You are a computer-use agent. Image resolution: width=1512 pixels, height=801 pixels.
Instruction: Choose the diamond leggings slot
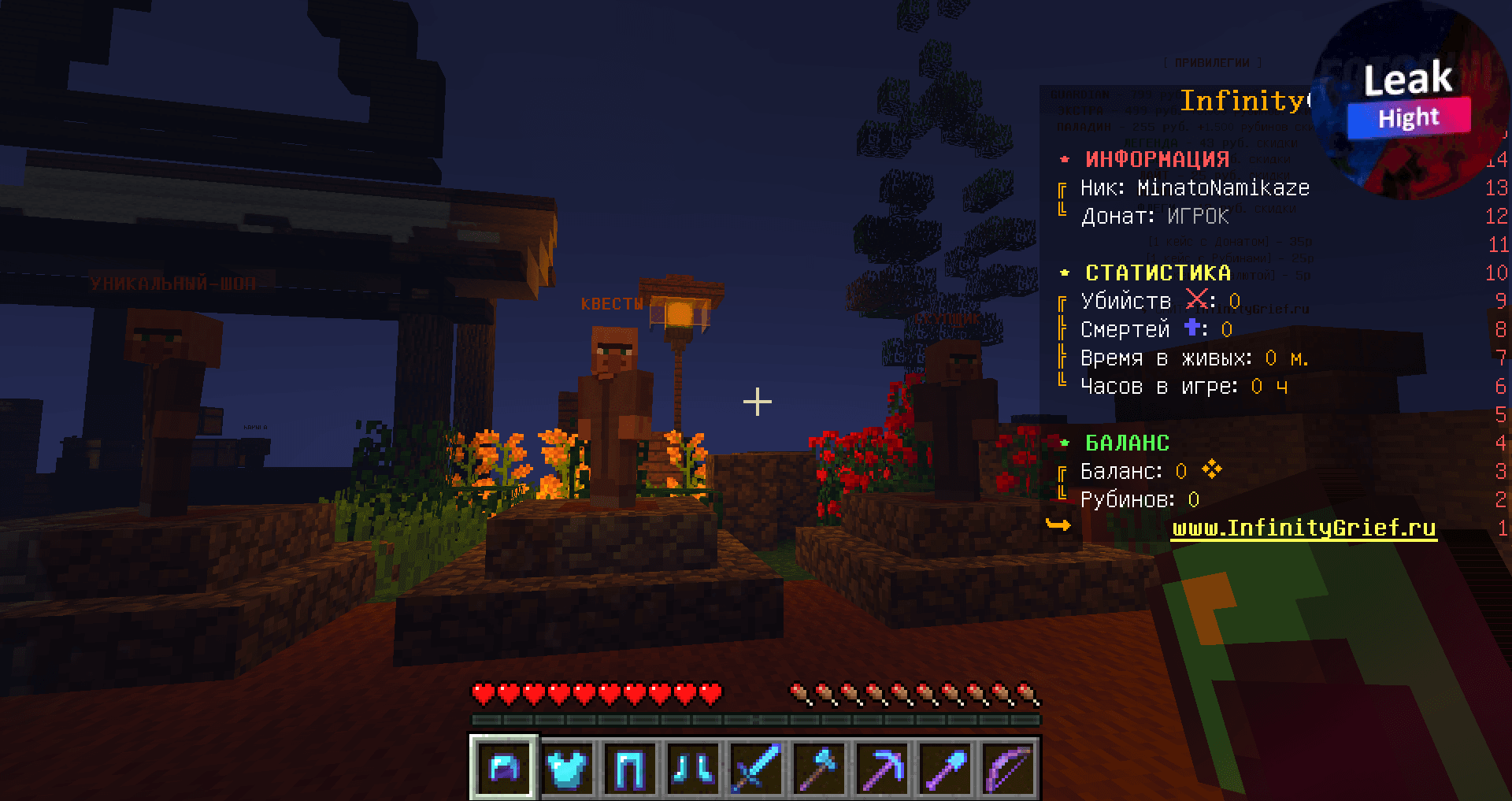(630, 767)
